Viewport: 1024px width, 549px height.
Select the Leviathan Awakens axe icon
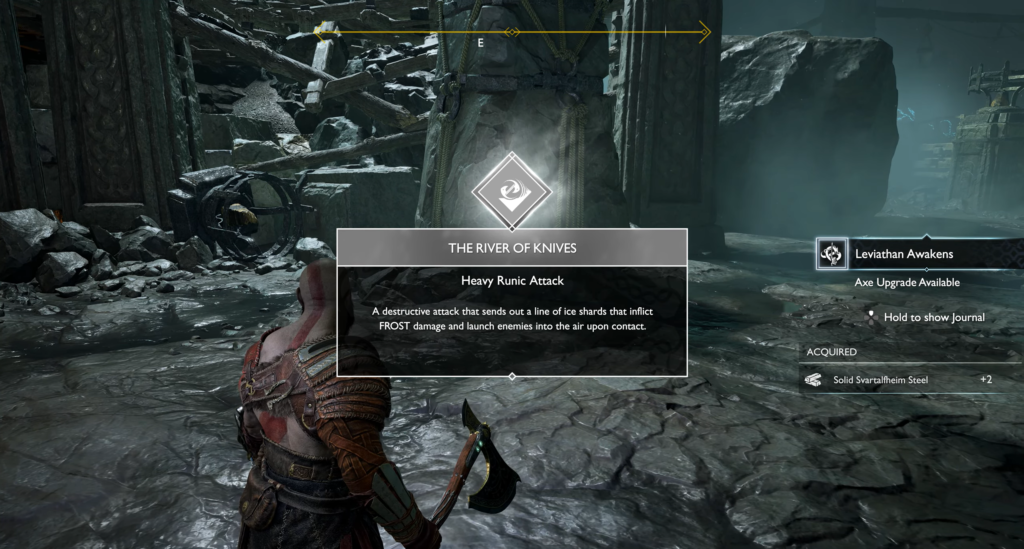coord(832,254)
